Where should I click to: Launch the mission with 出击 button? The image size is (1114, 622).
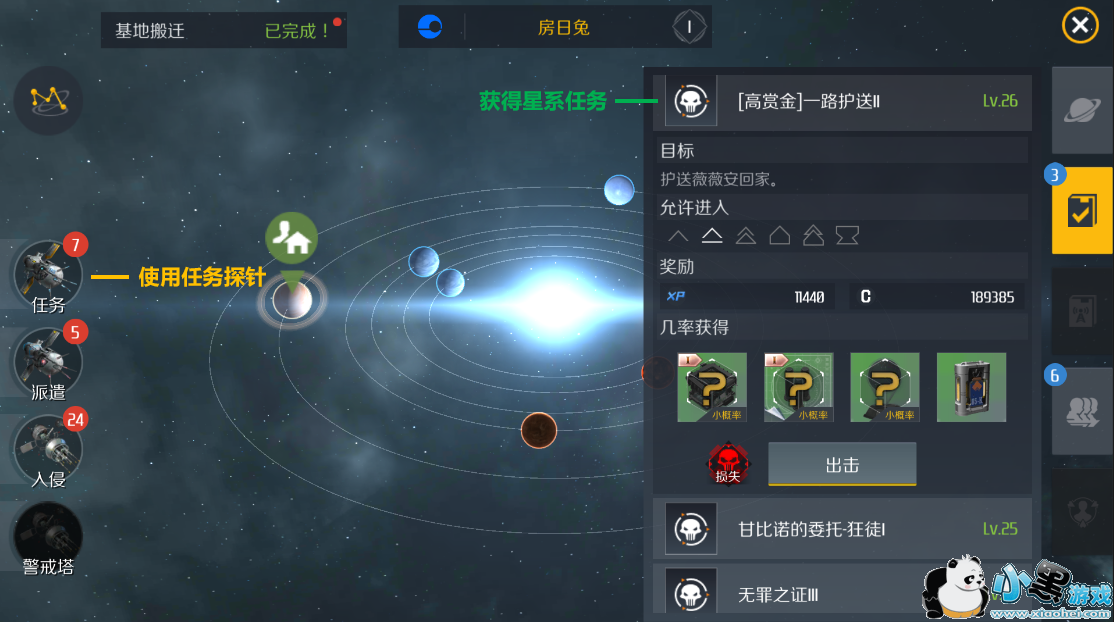point(842,465)
